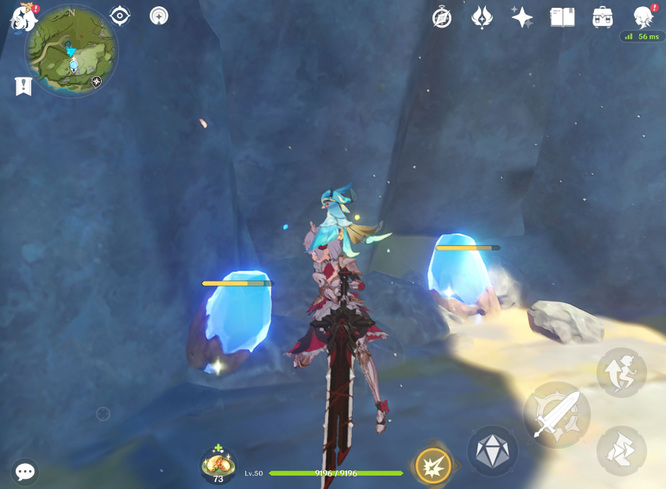The width and height of the screenshot is (666, 489).
Task: Cast the crystal elemental skill
Action: coord(493,451)
